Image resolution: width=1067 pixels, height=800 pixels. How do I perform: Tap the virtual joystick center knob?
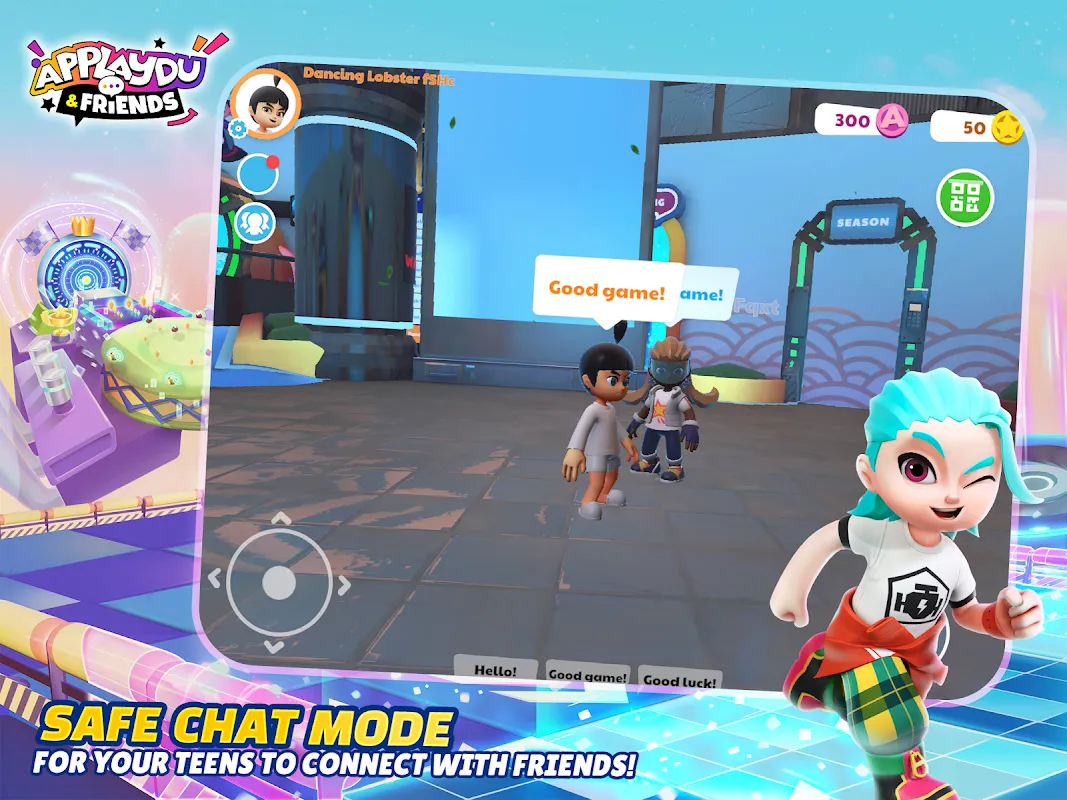(x=279, y=581)
